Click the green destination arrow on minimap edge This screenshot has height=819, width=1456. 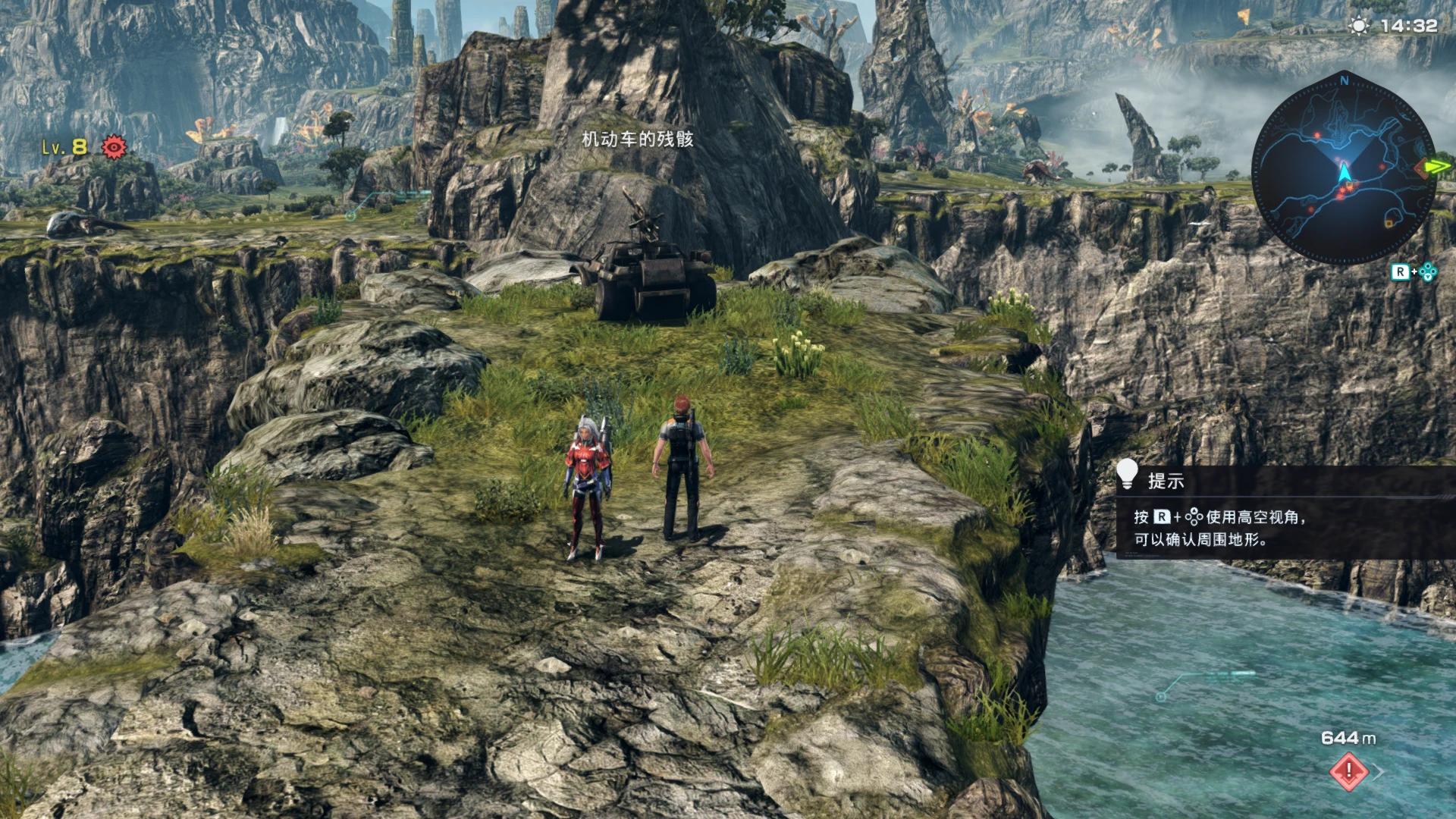click(x=1434, y=166)
